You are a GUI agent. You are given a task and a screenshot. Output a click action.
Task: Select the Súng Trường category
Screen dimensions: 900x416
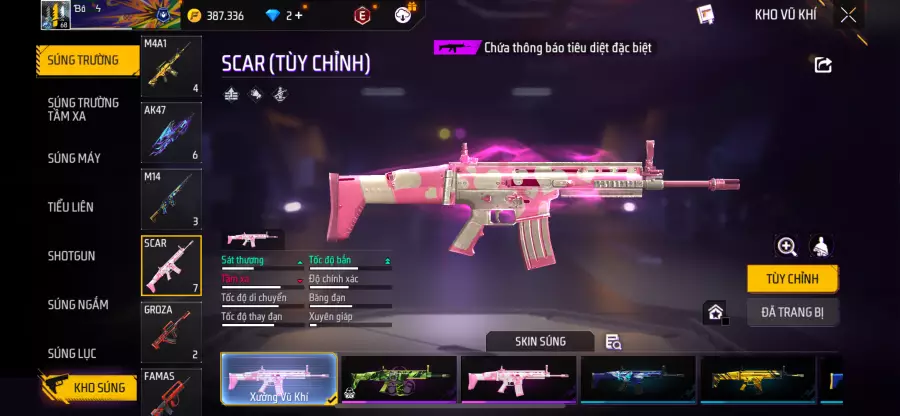(84, 60)
